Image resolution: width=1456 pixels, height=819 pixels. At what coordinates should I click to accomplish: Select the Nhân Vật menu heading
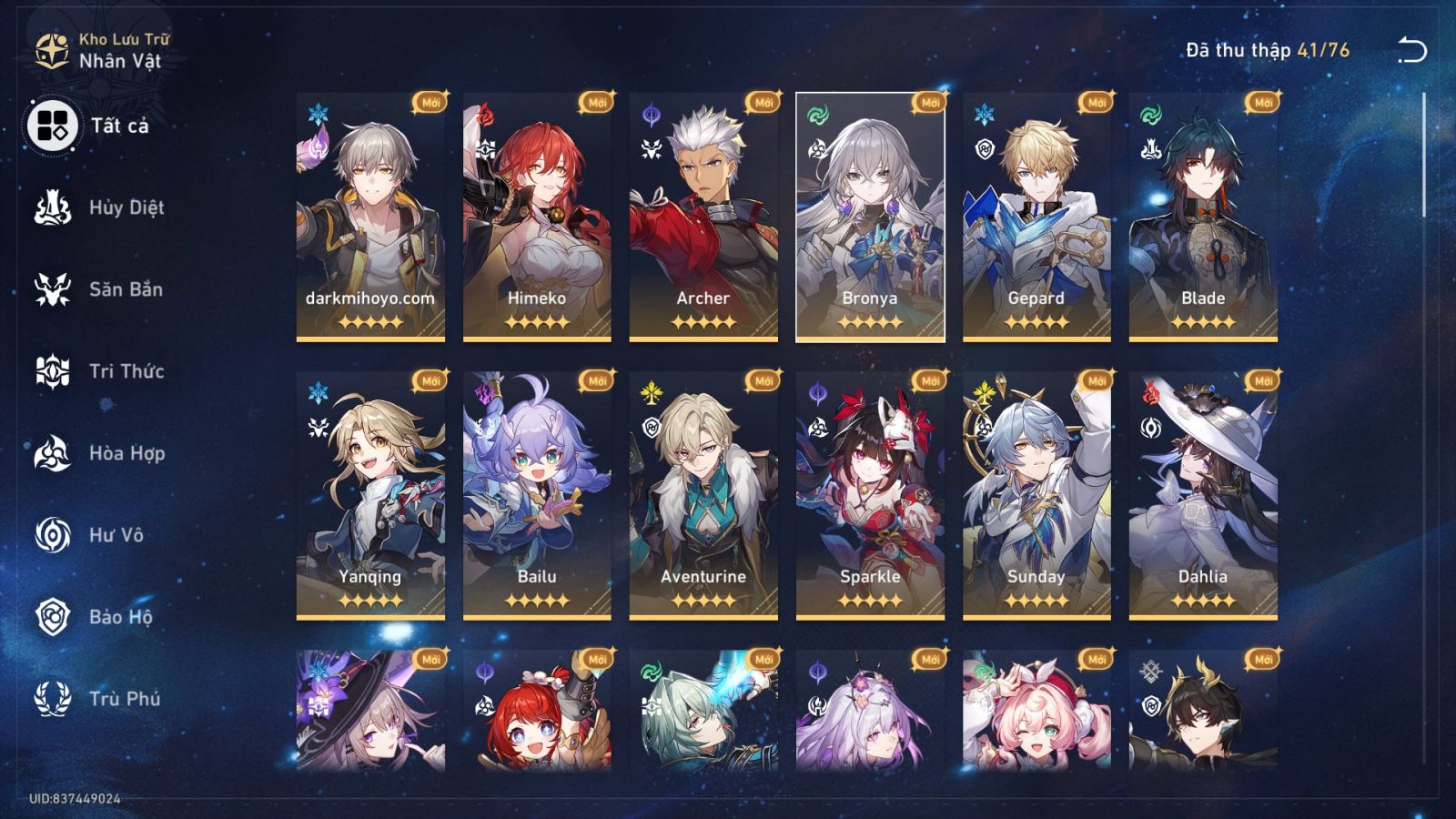coord(118,60)
